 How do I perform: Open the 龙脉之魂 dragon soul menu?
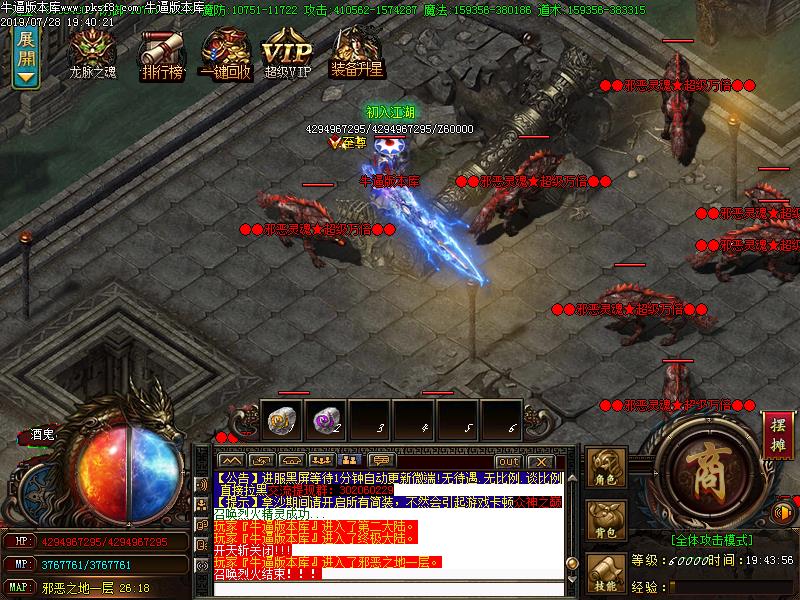[92, 50]
